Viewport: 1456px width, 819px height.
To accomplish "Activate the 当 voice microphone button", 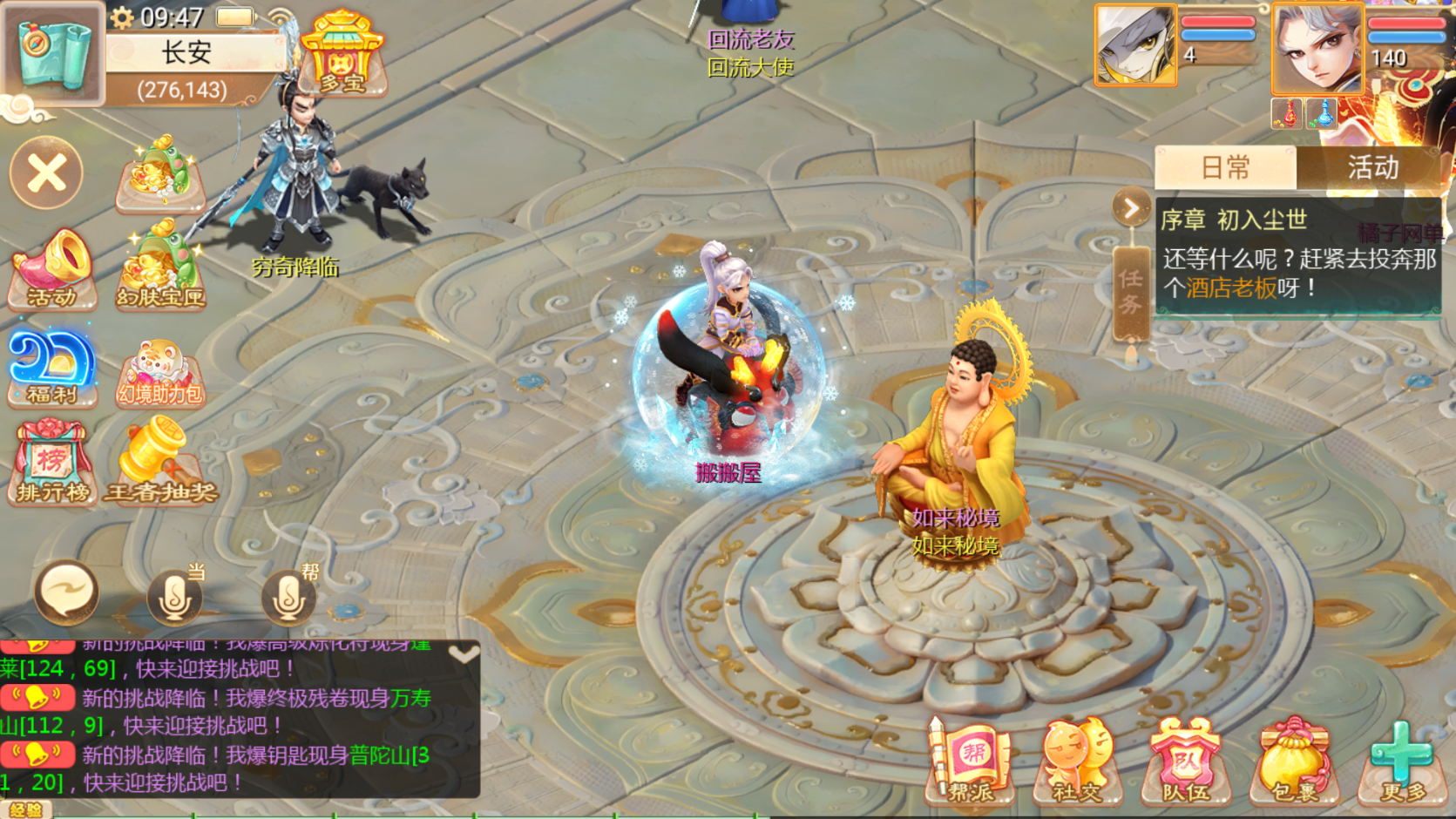I will [174, 597].
